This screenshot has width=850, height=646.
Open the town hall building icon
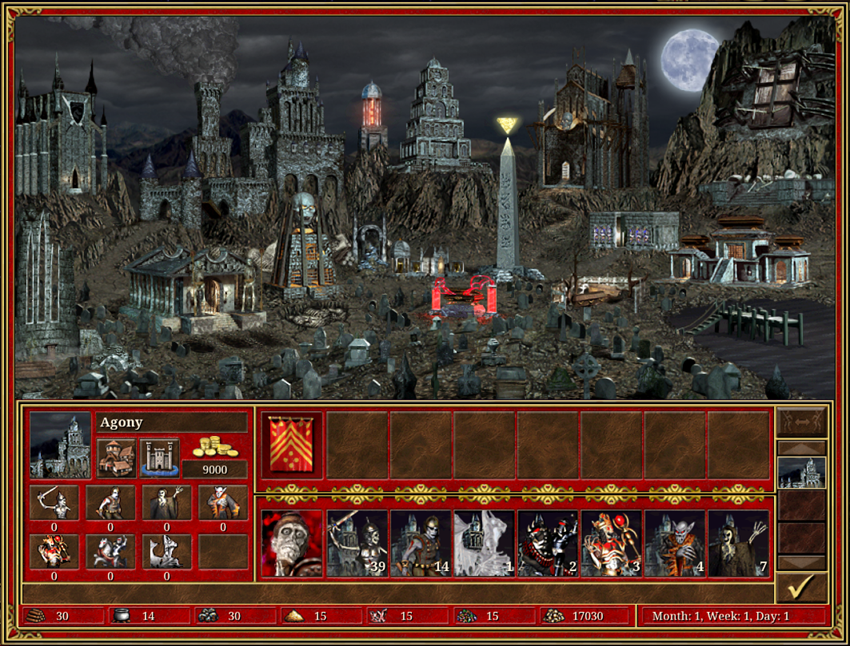click(x=116, y=457)
